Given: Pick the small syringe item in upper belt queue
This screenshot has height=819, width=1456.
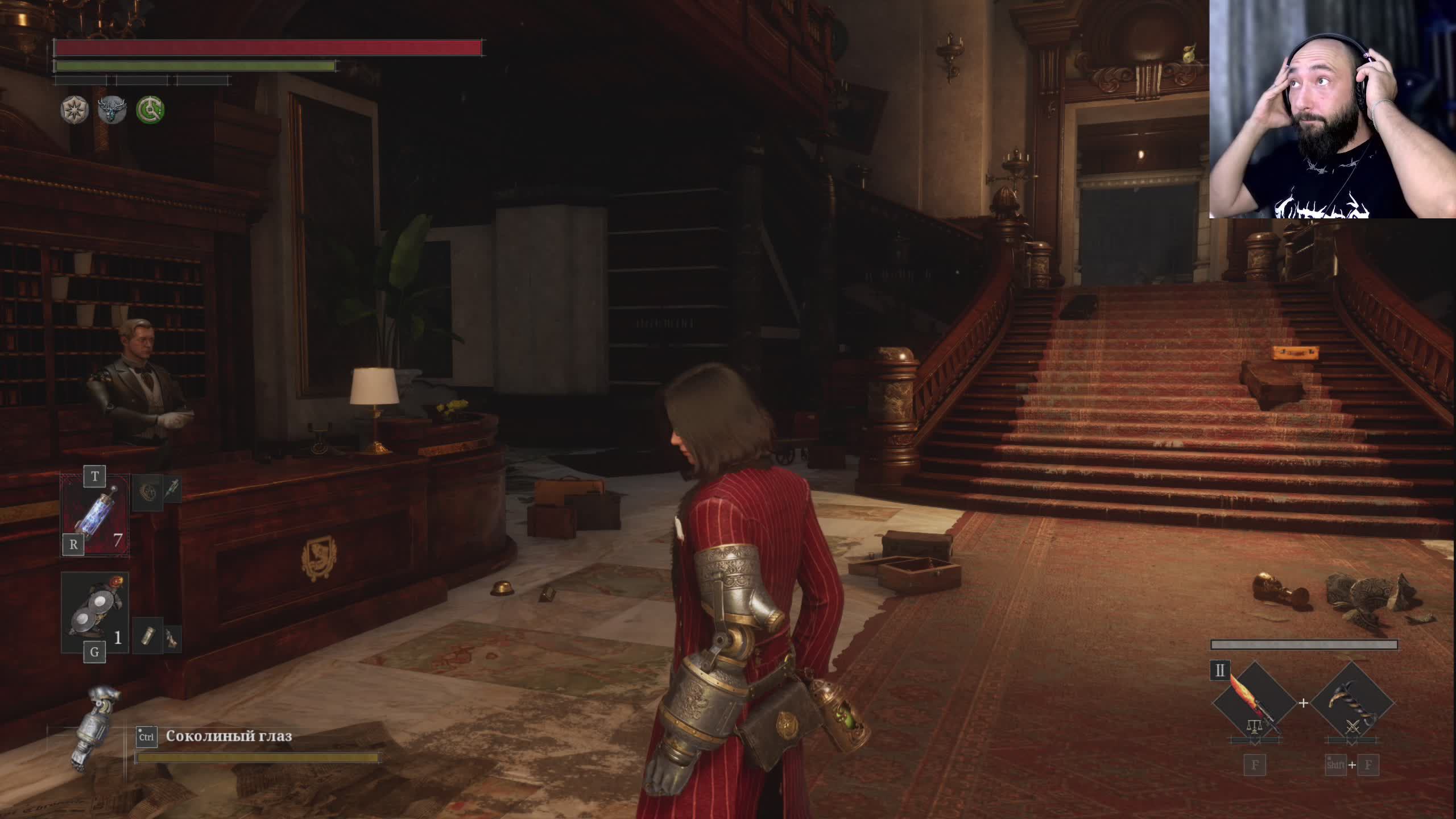Looking at the screenshot, I should (172, 489).
